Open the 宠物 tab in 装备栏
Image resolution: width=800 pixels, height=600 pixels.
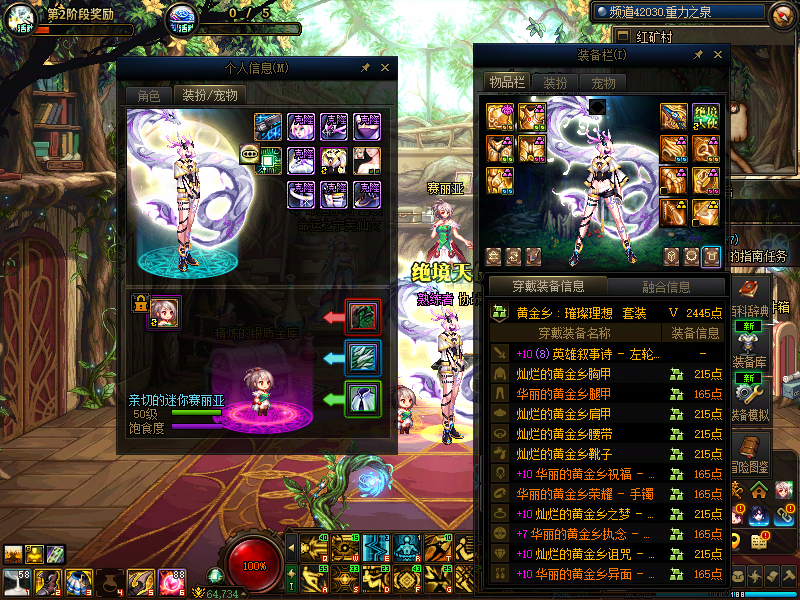click(x=603, y=82)
